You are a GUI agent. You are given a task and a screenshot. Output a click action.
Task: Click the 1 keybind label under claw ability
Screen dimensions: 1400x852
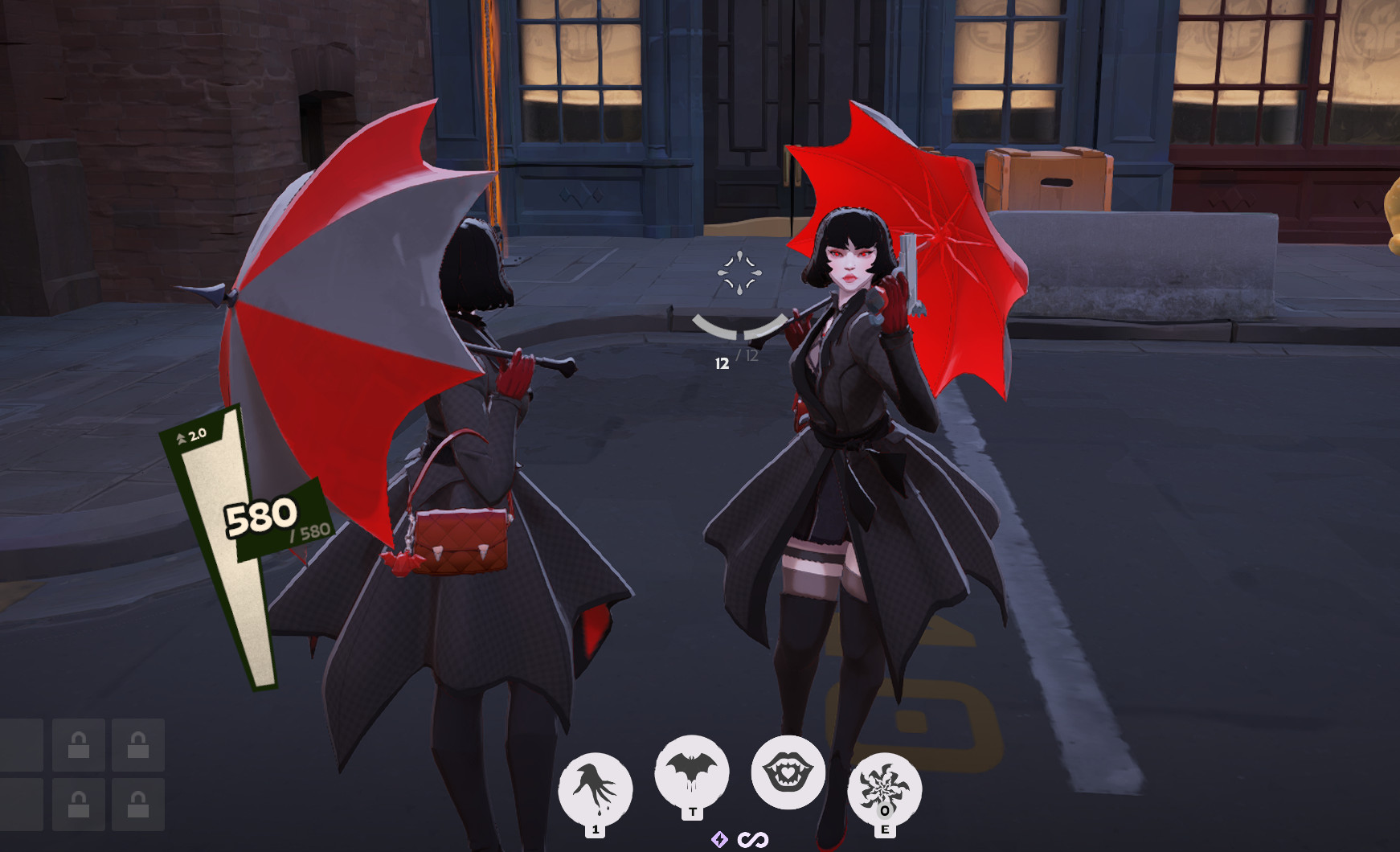point(595,832)
